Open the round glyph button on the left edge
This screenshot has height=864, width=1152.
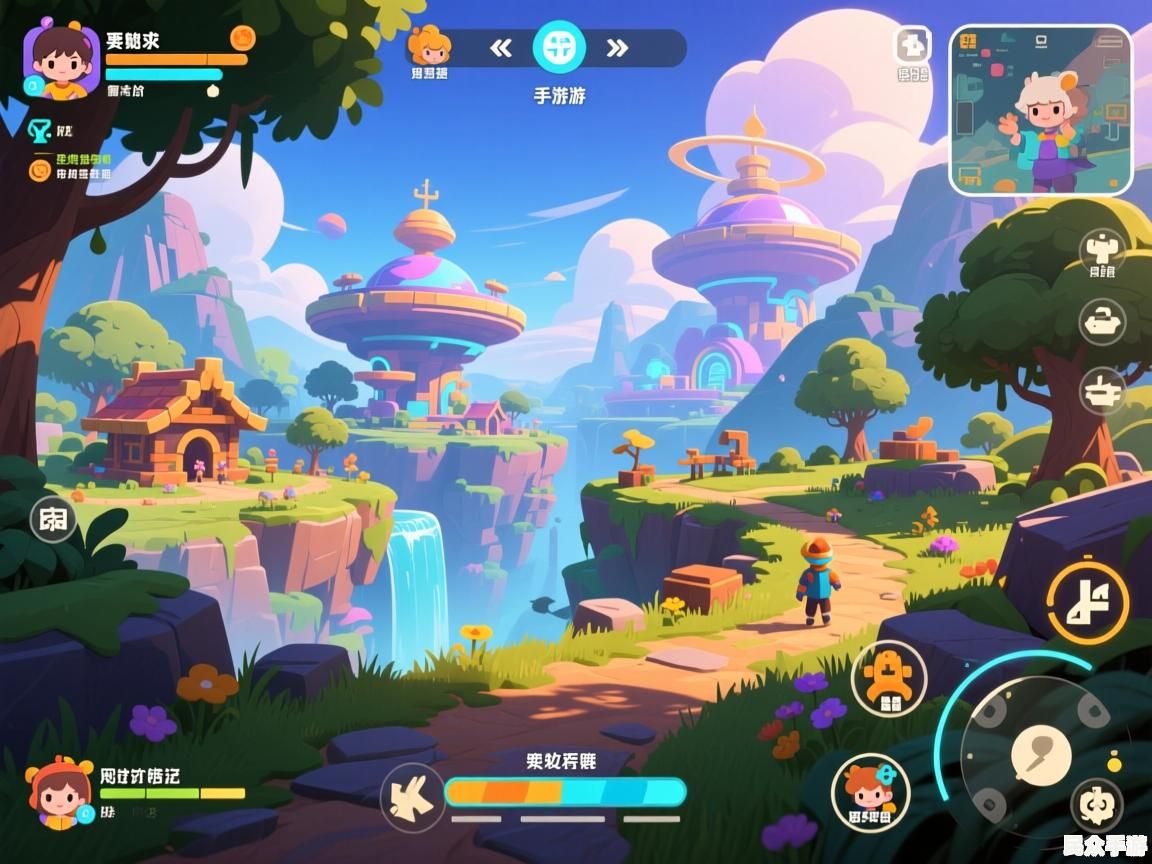coord(53,519)
